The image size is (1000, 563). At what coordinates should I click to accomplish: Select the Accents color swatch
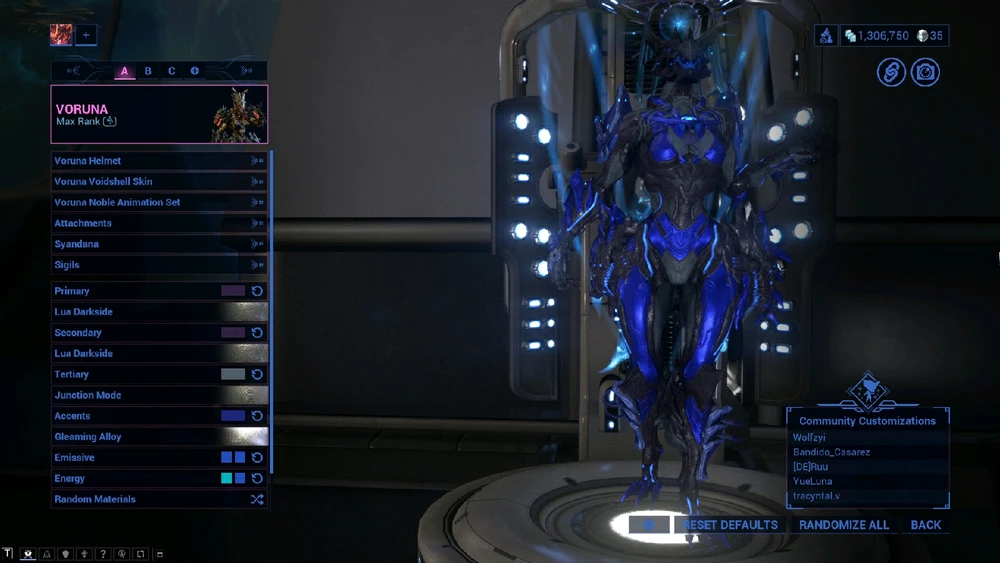tap(233, 416)
